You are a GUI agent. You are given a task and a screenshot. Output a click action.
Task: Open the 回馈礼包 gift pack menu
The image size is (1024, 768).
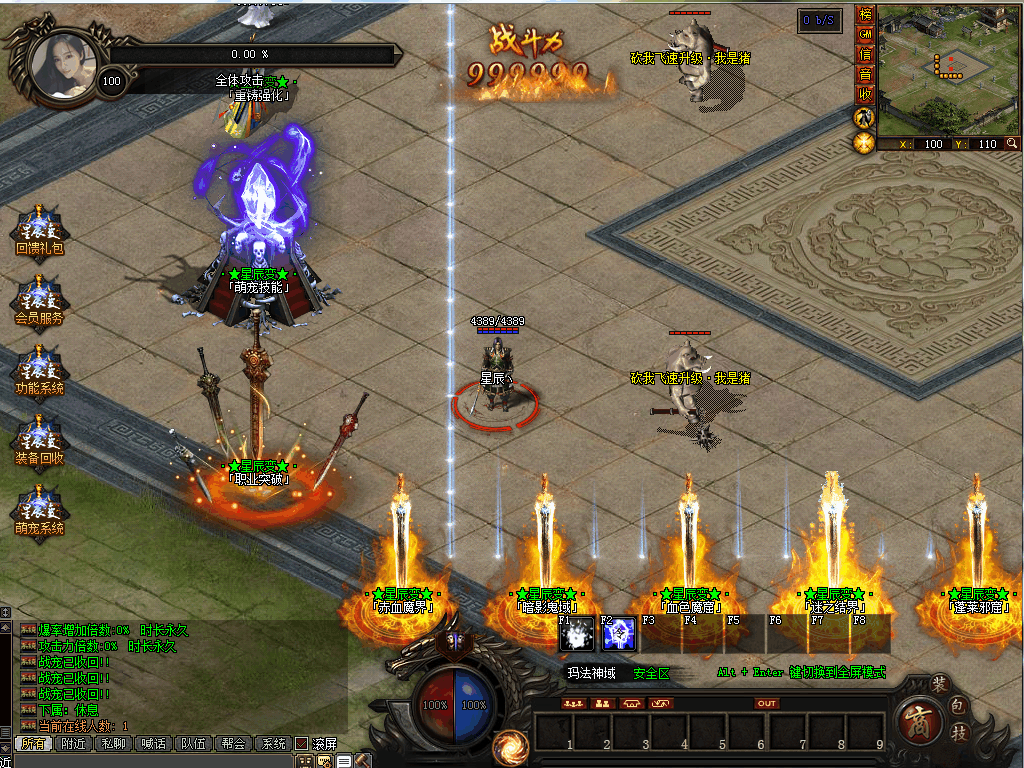pyautogui.click(x=39, y=228)
